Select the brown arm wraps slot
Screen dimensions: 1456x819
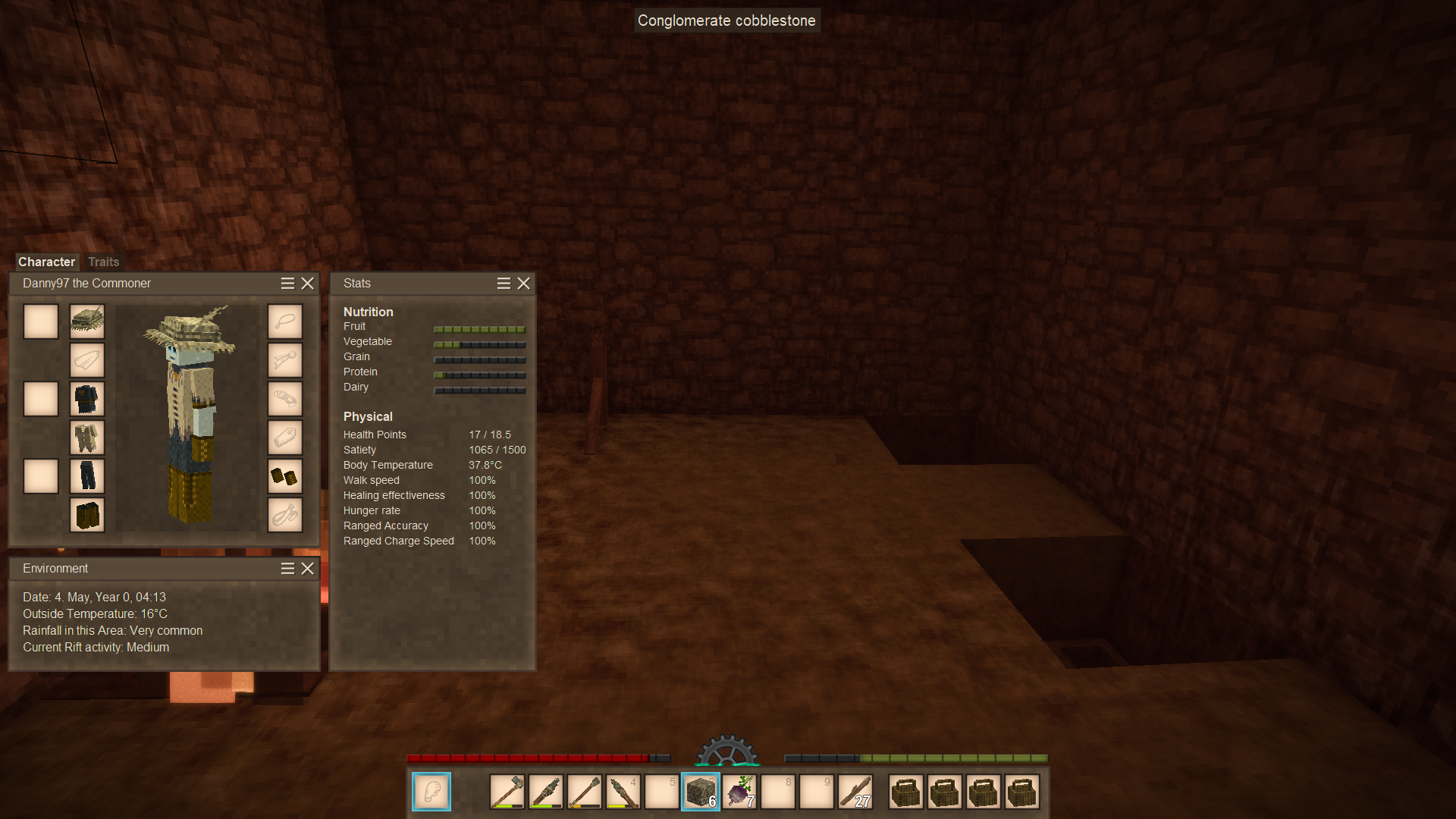point(284,476)
